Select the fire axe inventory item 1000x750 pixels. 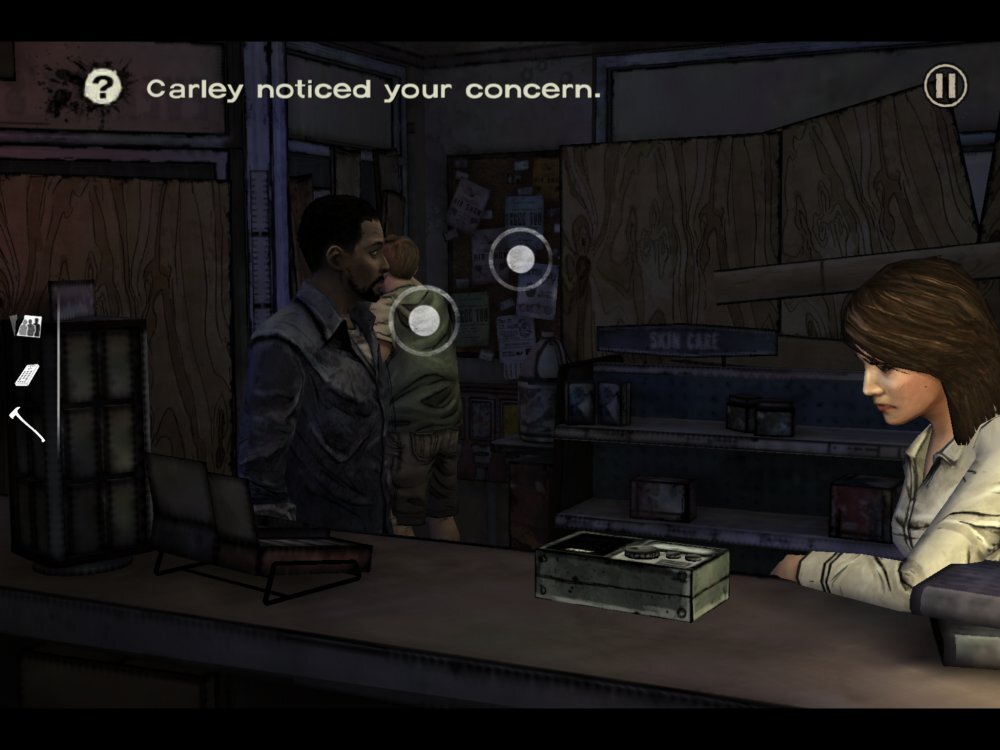tap(27, 422)
